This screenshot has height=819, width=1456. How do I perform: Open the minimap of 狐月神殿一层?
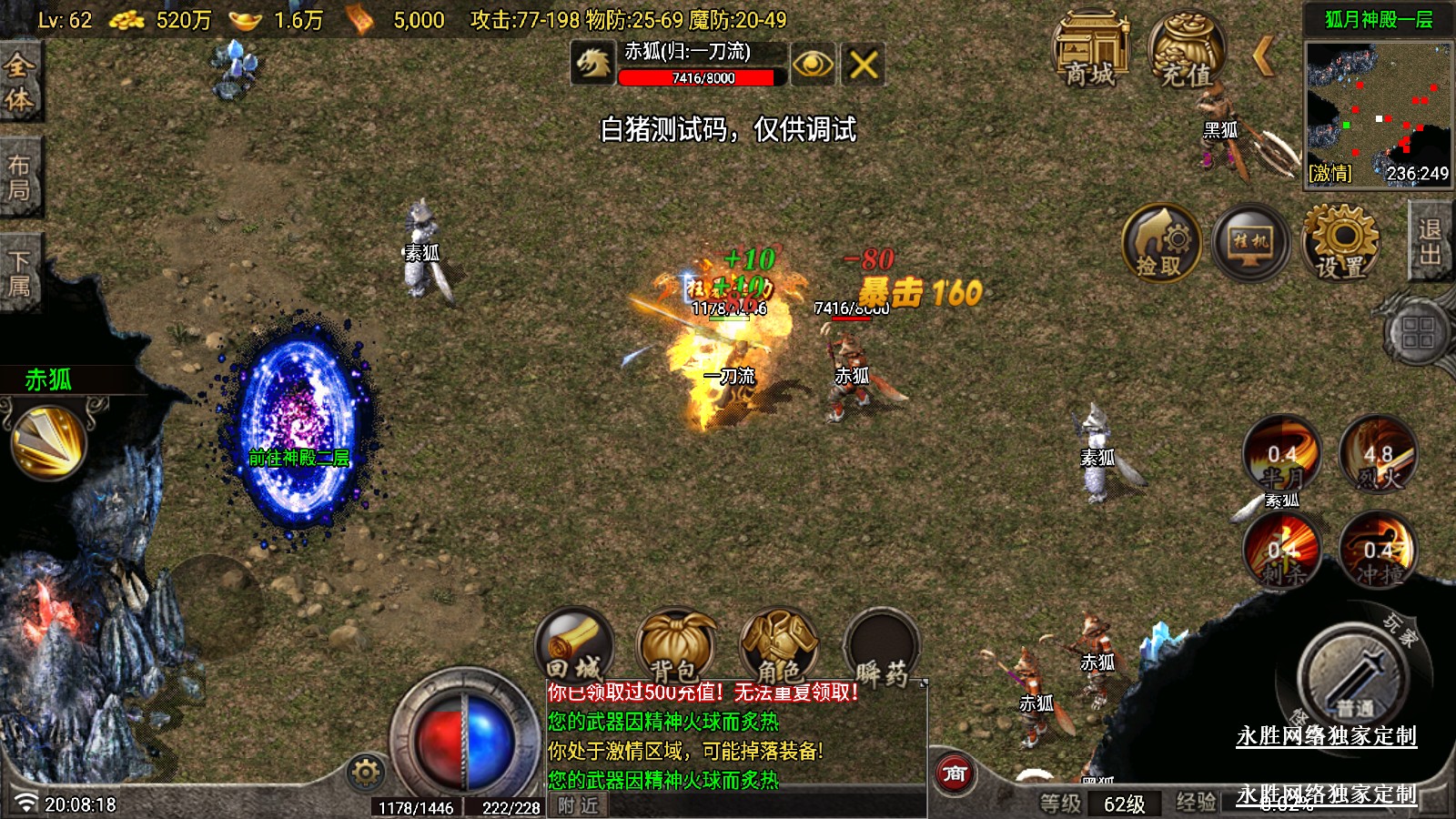[x=1379, y=114]
